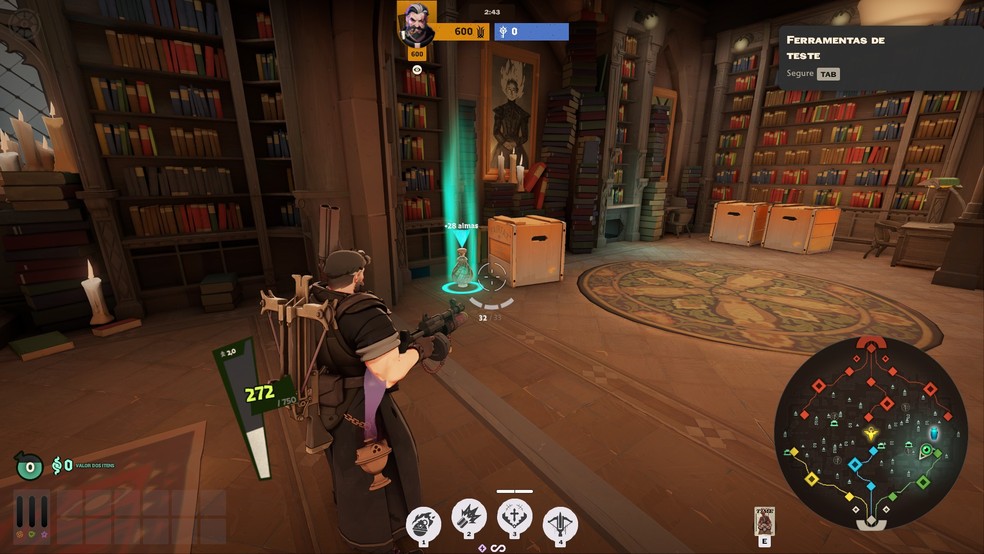Open the circular minimap

870,432
